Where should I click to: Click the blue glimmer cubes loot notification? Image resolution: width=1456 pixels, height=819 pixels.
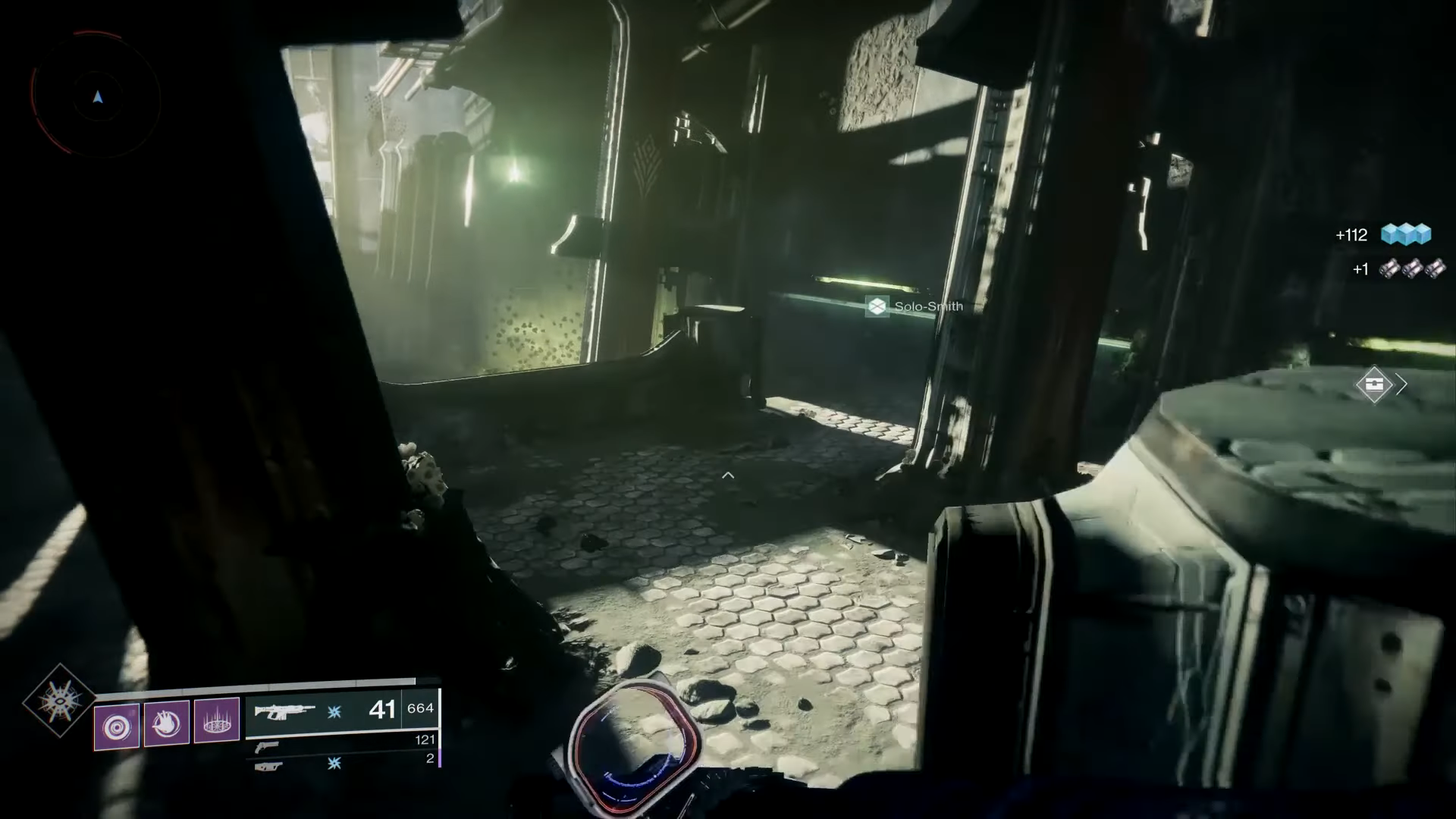coord(1405,234)
